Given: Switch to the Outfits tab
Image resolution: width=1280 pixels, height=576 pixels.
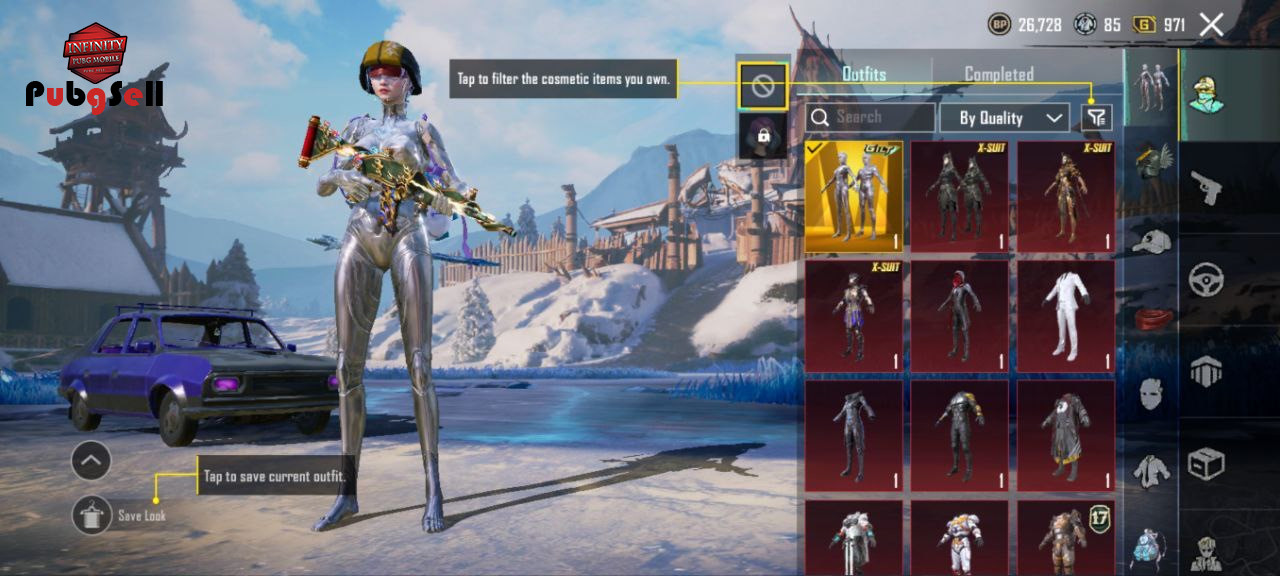Looking at the screenshot, I should click(864, 74).
